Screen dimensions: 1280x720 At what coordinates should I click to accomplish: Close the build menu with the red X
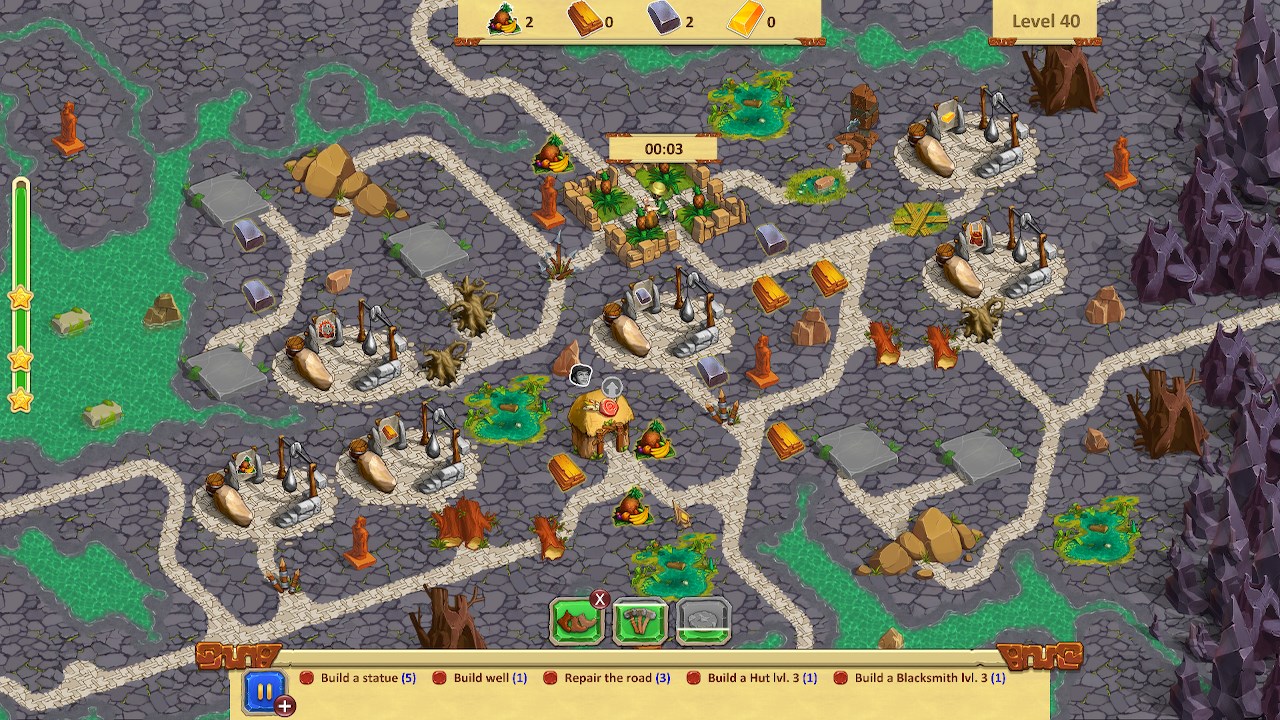pyautogui.click(x=602, y=597)
